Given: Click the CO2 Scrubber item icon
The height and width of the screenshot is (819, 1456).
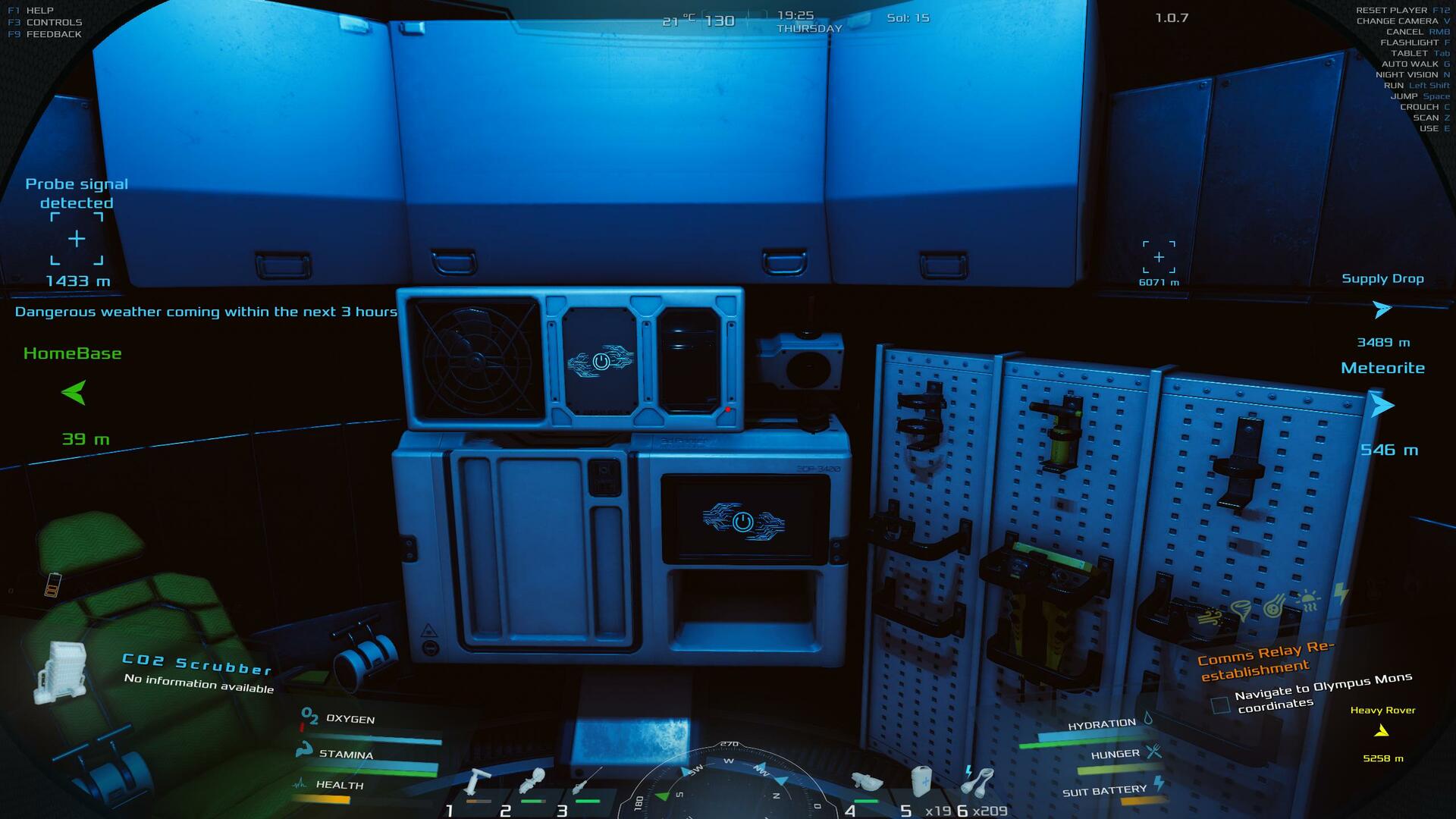Looking at the screenshot, I should 59,670.
